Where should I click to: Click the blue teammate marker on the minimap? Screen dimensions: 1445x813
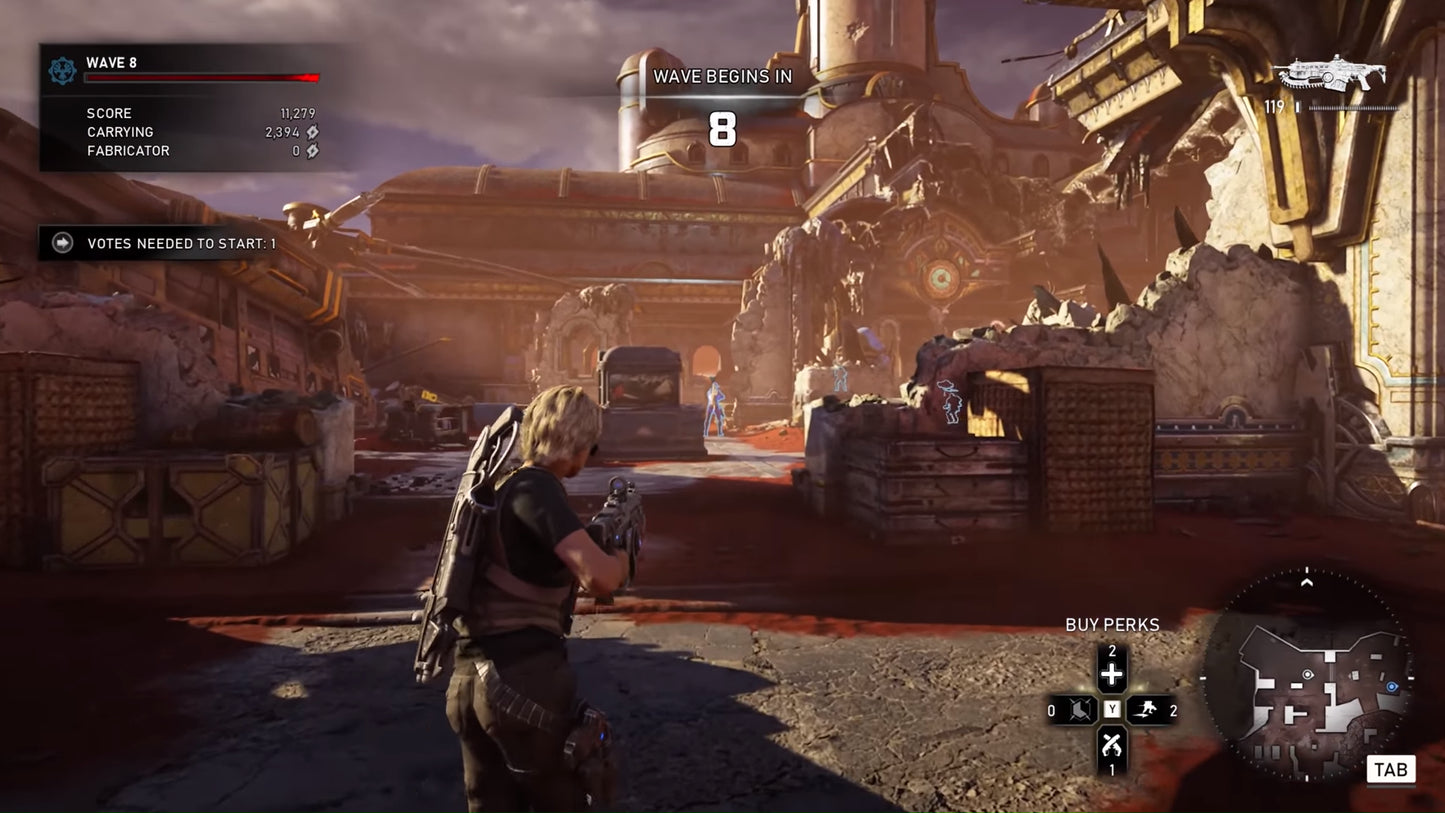(x=1391, y=687)
